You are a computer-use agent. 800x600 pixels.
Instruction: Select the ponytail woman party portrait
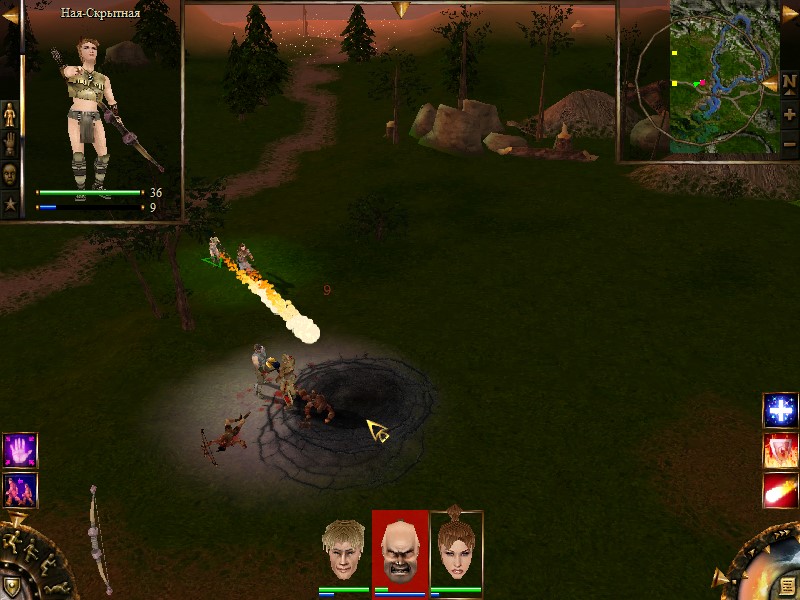pos(456,548)
